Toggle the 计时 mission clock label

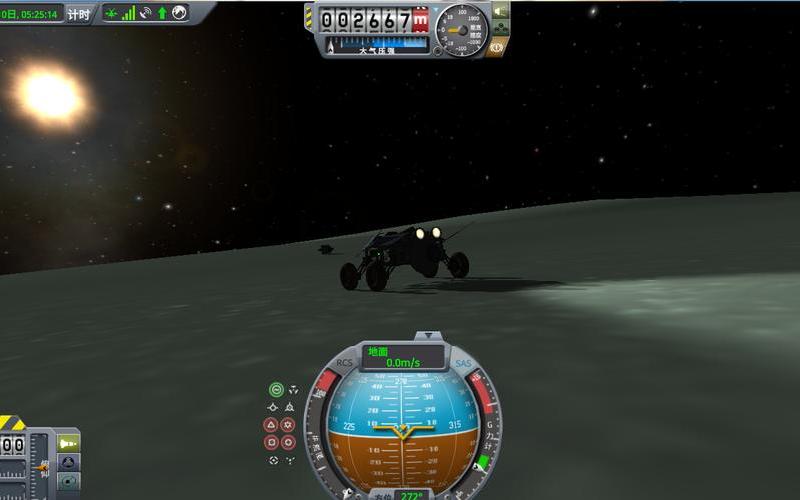(x=78, y=13)
